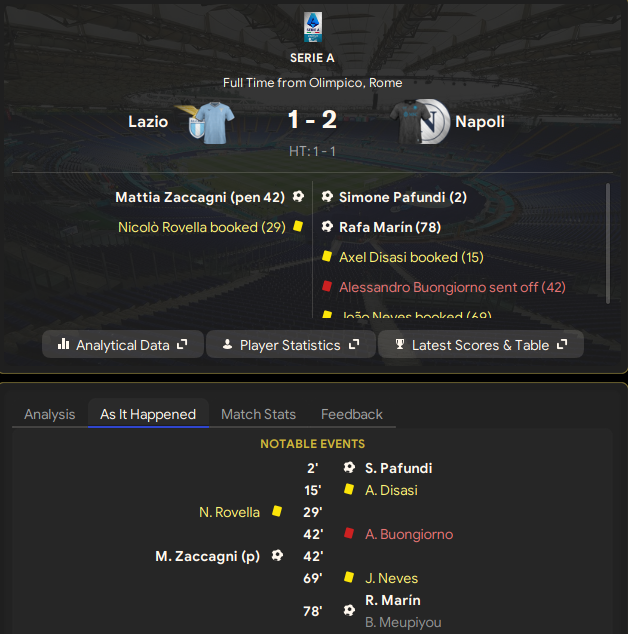628x634 pixels.
Task: Open B. Meupiyou from the assist line
Action: click(x=402, y=622)
